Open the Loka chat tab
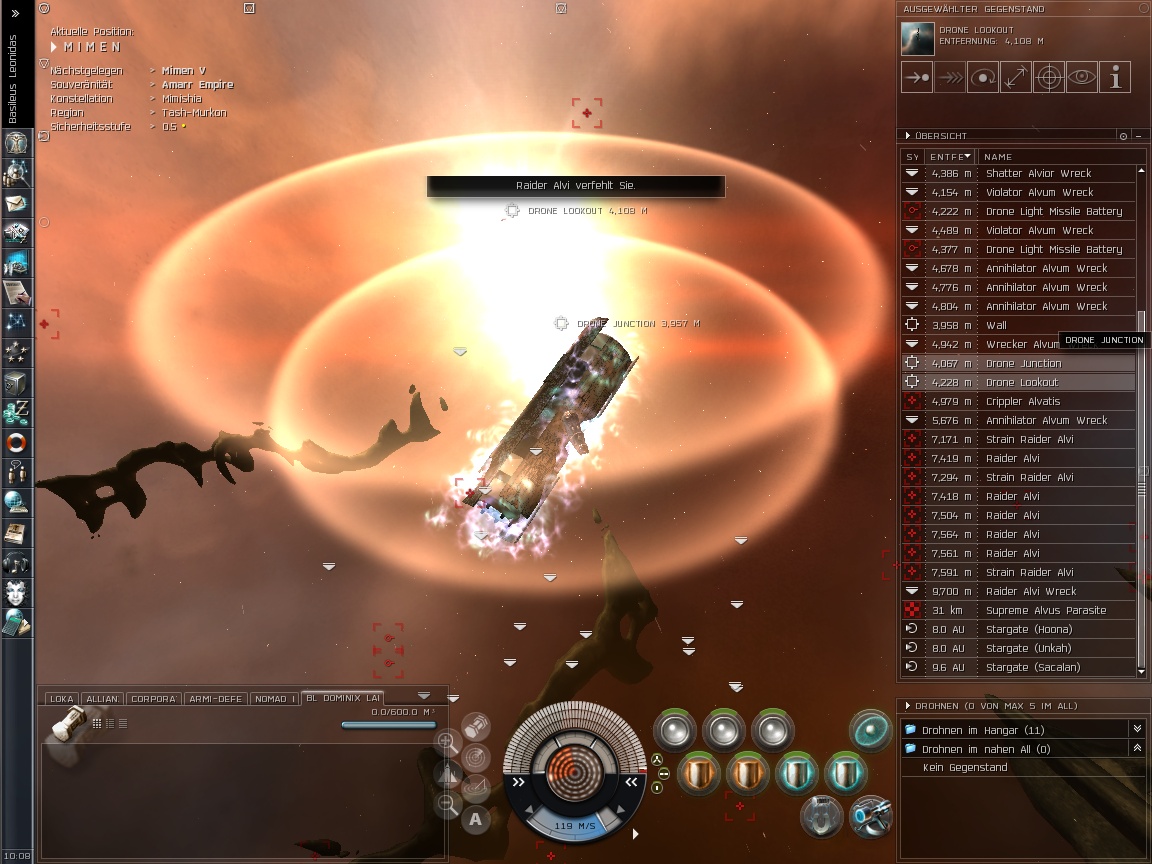The width and height of the screenshot is (1152, 864). tap(62, 698)
